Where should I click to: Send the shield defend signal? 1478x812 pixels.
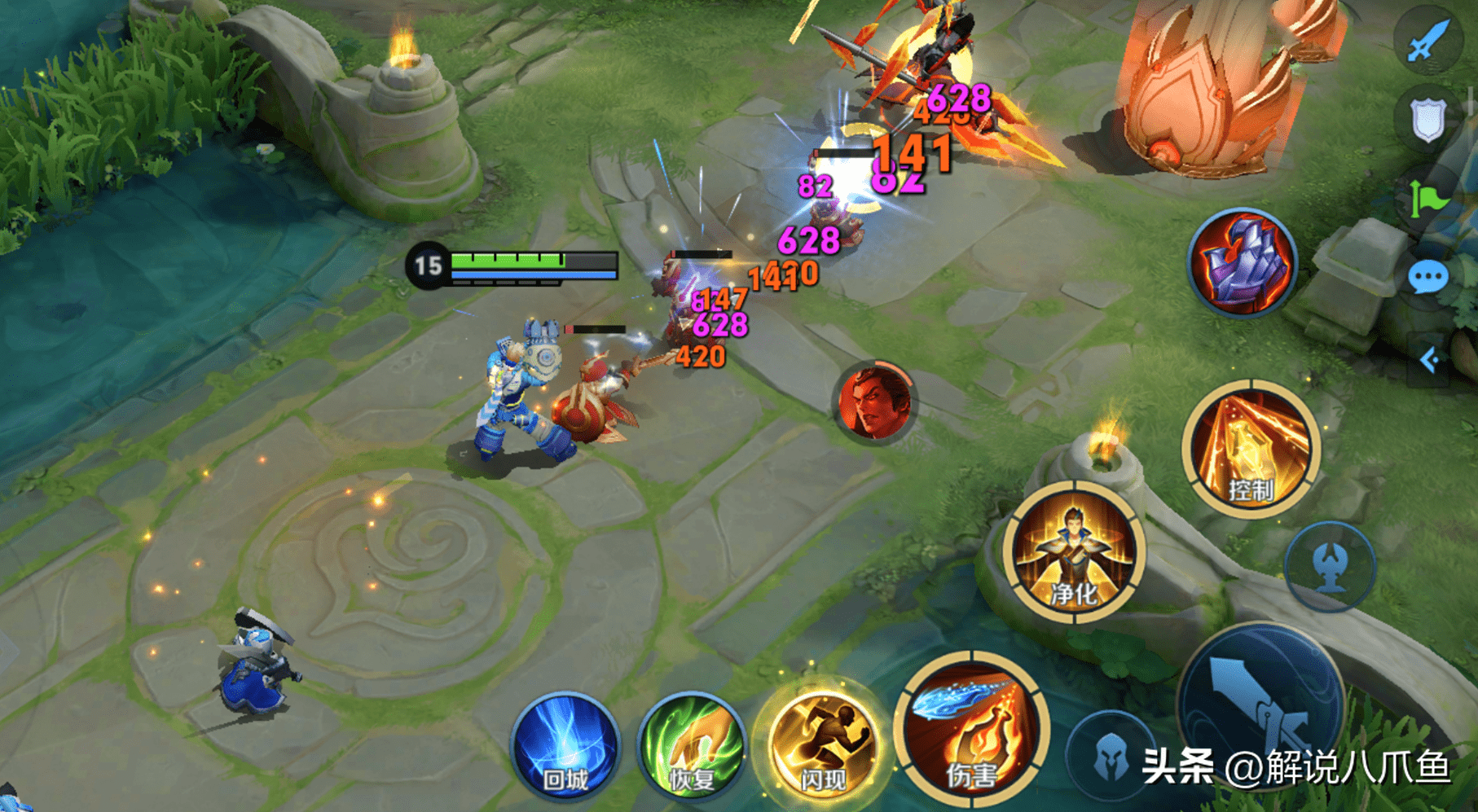[1428, 121]
